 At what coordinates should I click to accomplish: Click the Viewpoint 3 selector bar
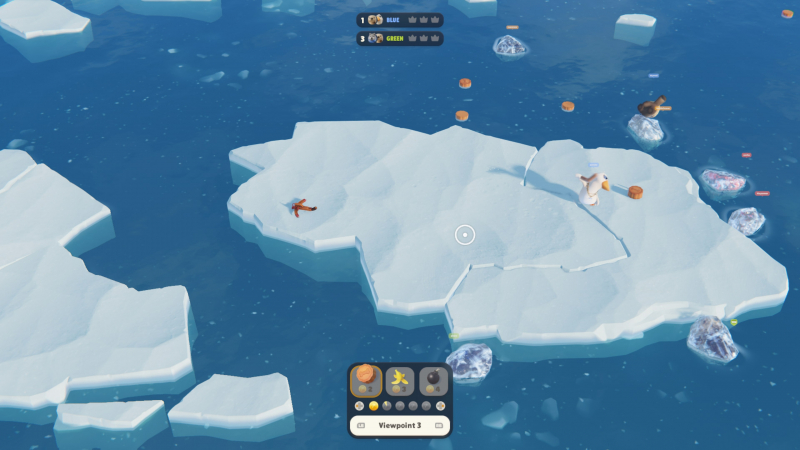point(400,425)
